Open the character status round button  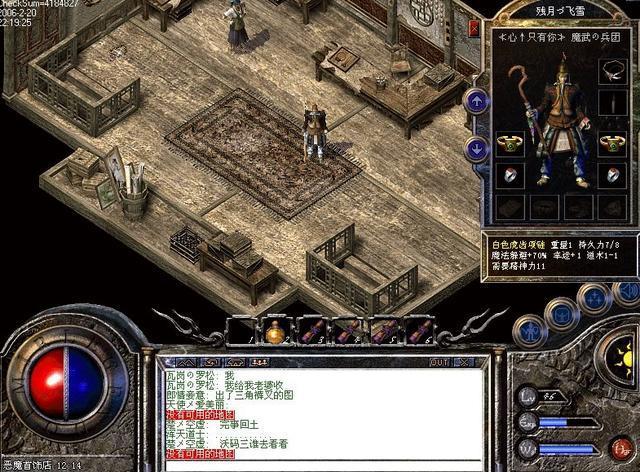530,331
